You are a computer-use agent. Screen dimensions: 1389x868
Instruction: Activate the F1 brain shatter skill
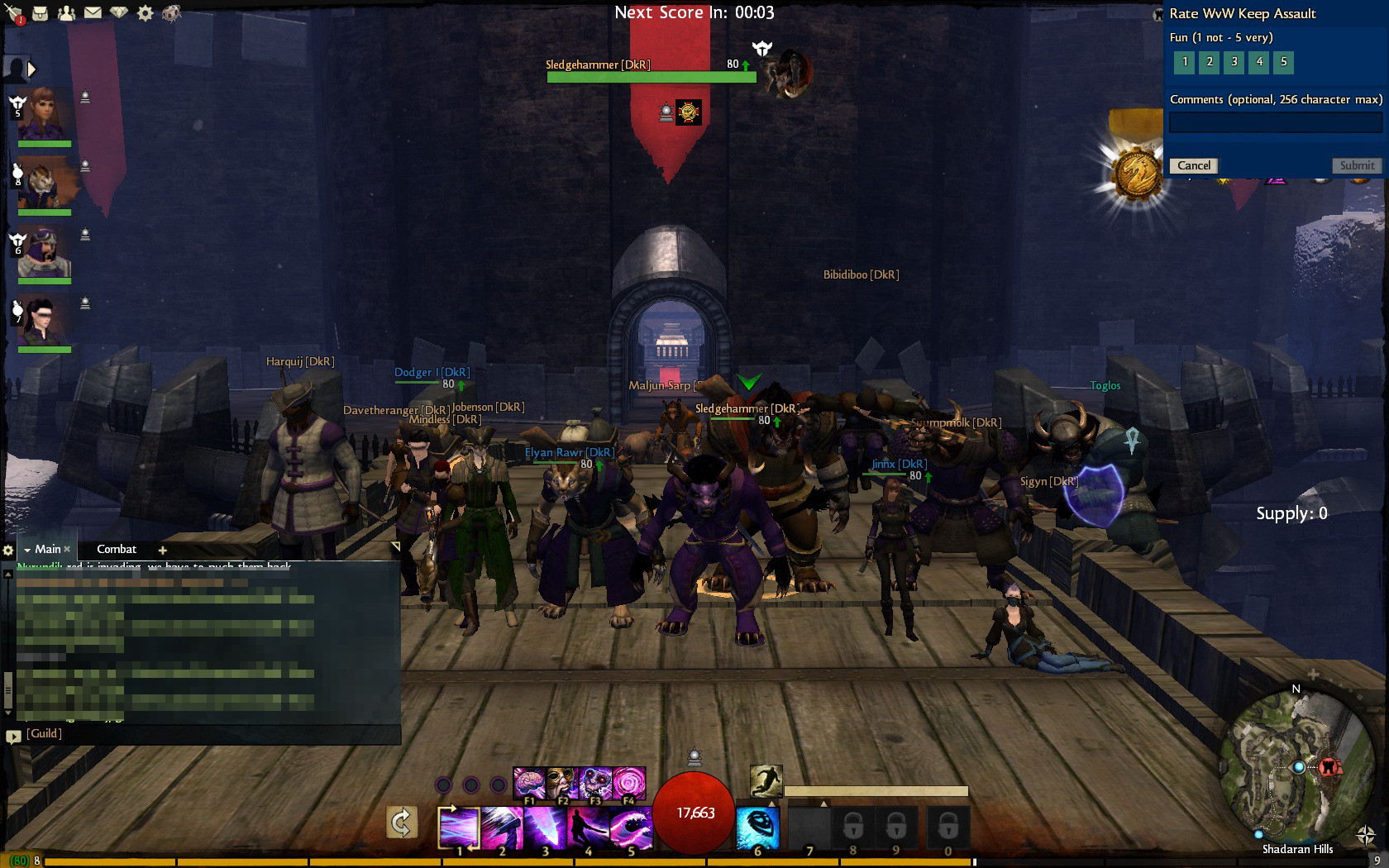coord(529,783)
